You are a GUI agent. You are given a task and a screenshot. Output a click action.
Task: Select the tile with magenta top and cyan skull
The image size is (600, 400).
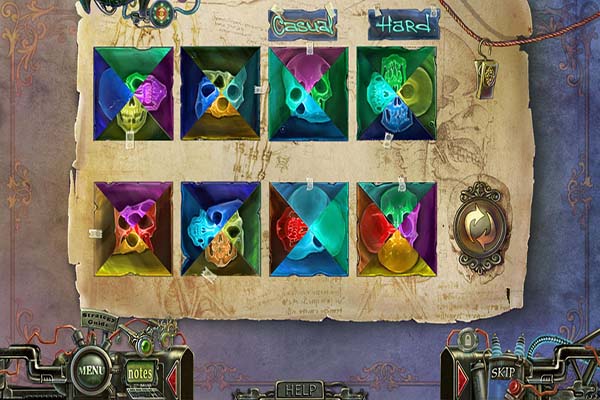coord(309,93)
